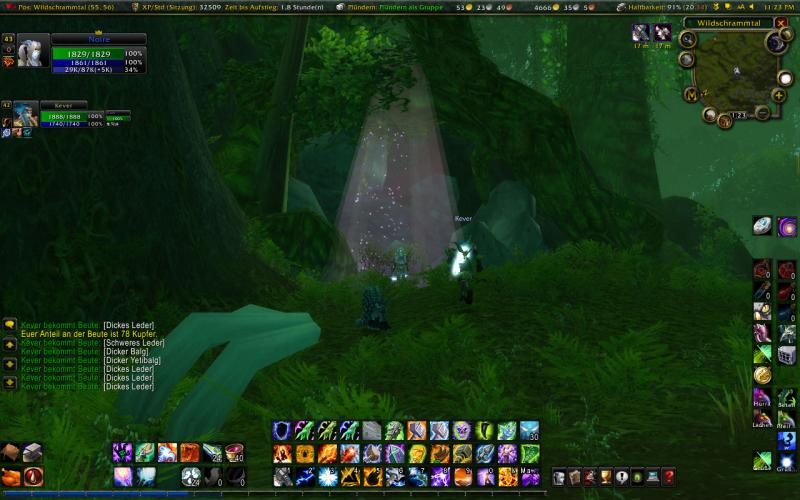Activate the purple skull ability

click(x=461, y=431)
